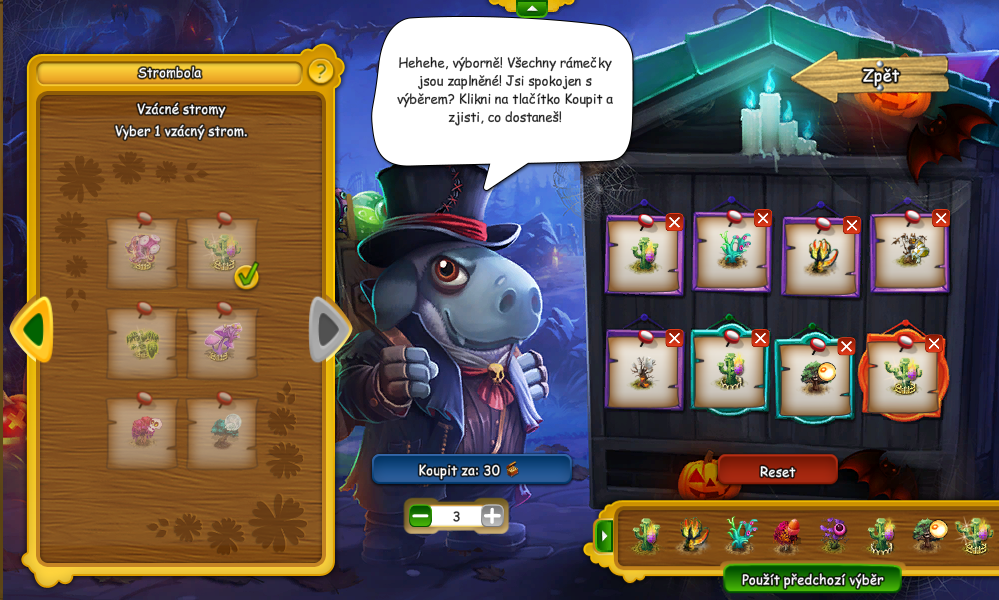Select the checked cactus rare tree card
This screenshot has width=999, height=600.
point(222,254)
